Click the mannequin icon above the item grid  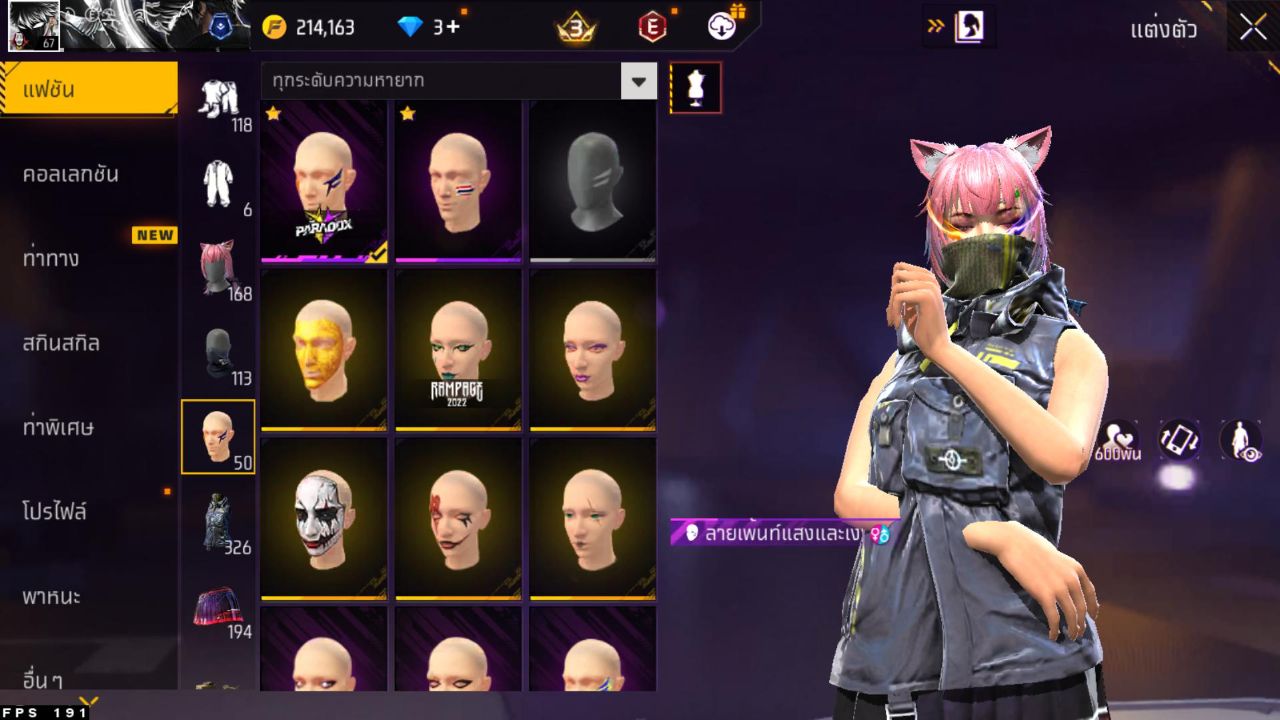[x=694, y=87]
